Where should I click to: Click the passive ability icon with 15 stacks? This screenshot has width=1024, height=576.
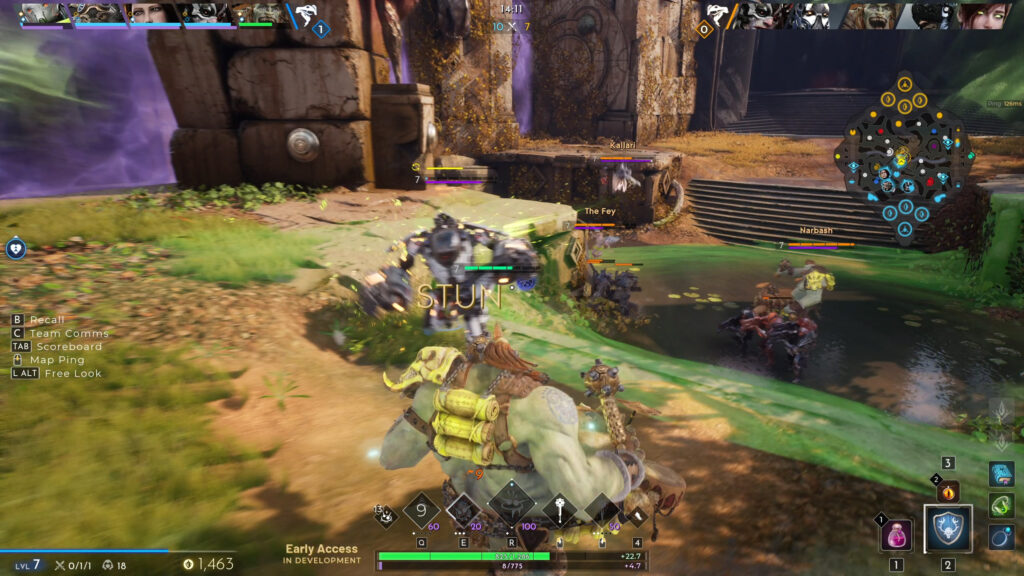(383, 515)
